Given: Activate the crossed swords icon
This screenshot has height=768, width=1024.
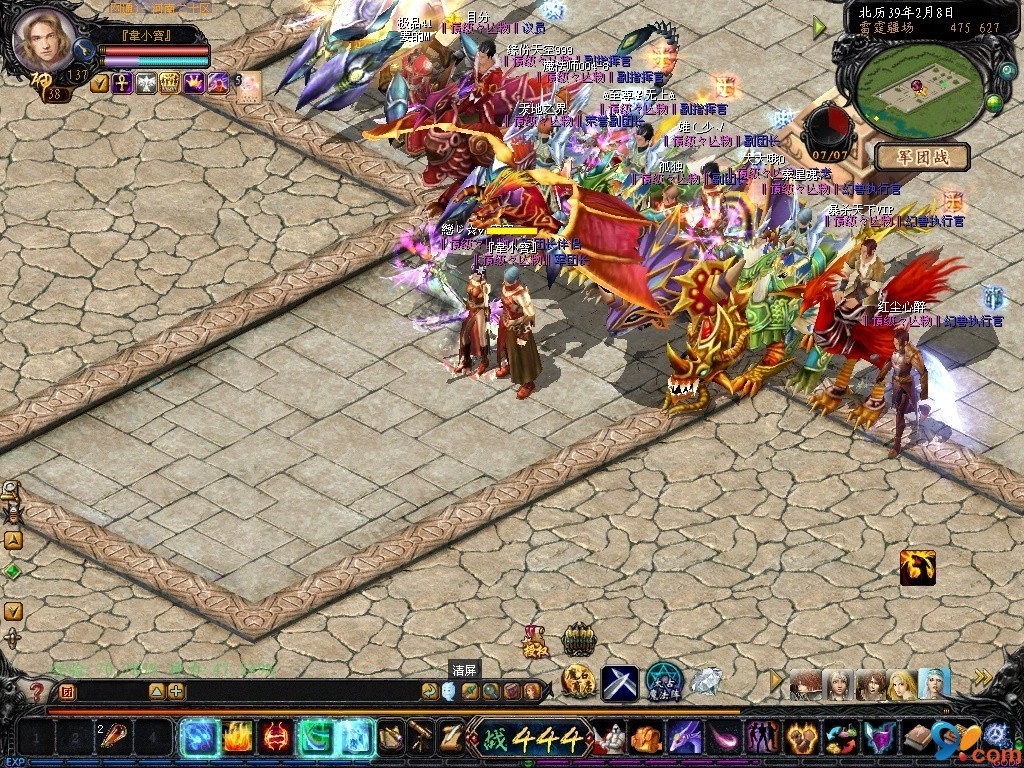Looking at the screenshot, I should tap(620, 683).
